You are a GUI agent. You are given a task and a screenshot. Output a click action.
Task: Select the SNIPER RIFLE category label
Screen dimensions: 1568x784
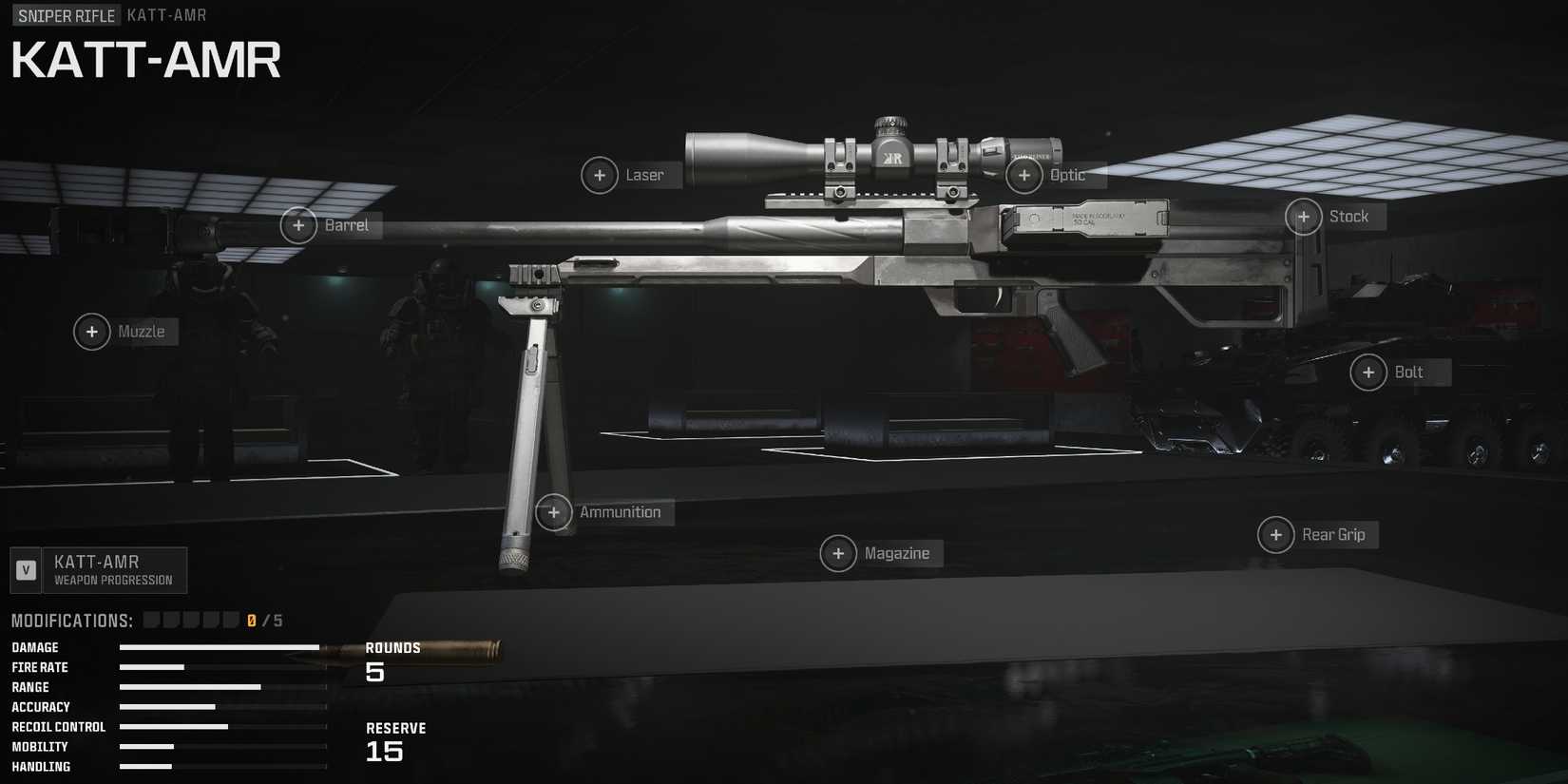(x=65, y=15)
